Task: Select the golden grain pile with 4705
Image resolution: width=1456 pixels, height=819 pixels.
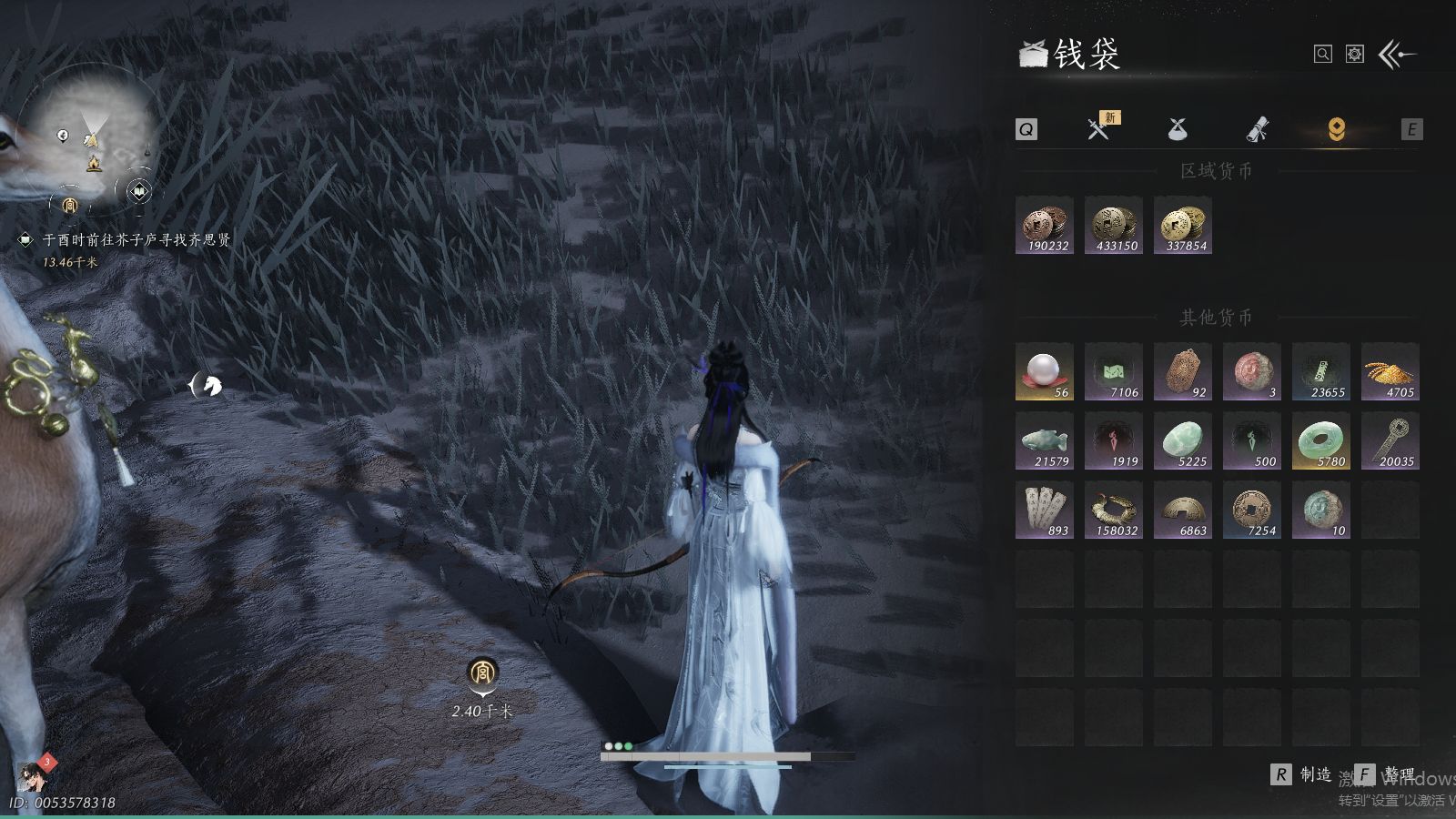Action: point(1390,371)
